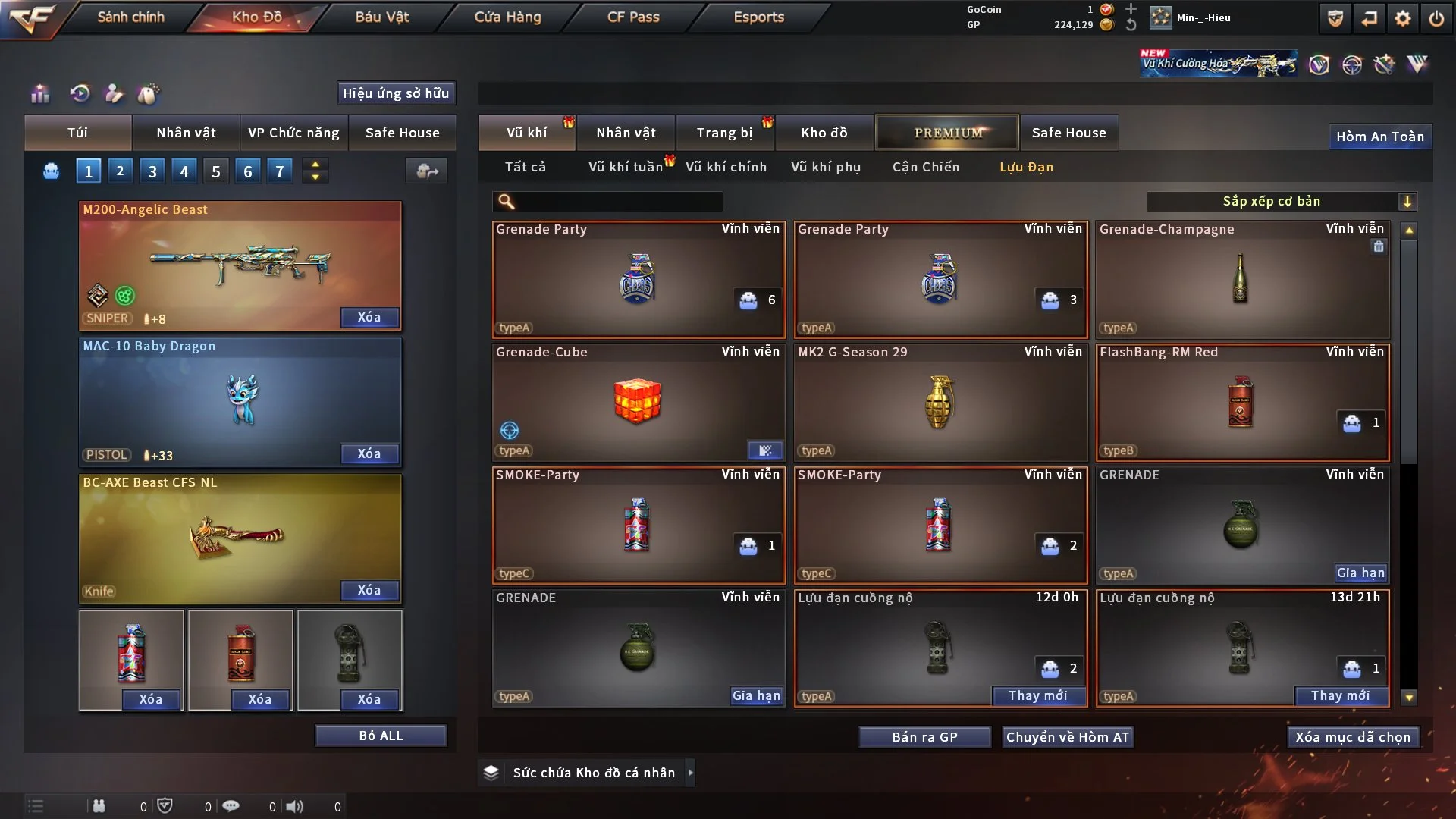Image resolution: width=1456 pixels, height=819 pixels.
Task: Click Chuyển về Hòm AT button
Action: tap(1068, 737)
